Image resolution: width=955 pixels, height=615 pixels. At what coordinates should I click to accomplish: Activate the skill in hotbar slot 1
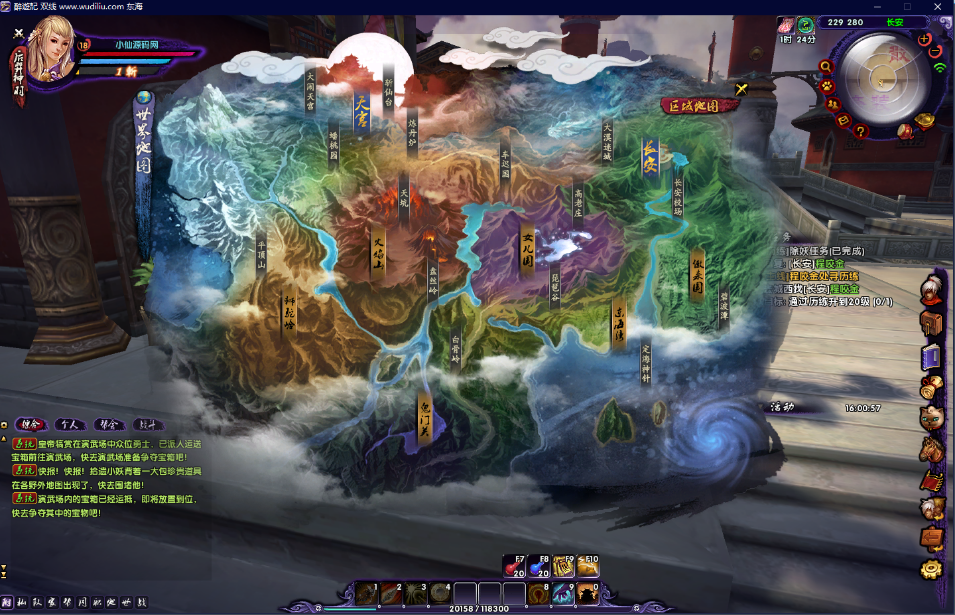click(x=366, y=593)
